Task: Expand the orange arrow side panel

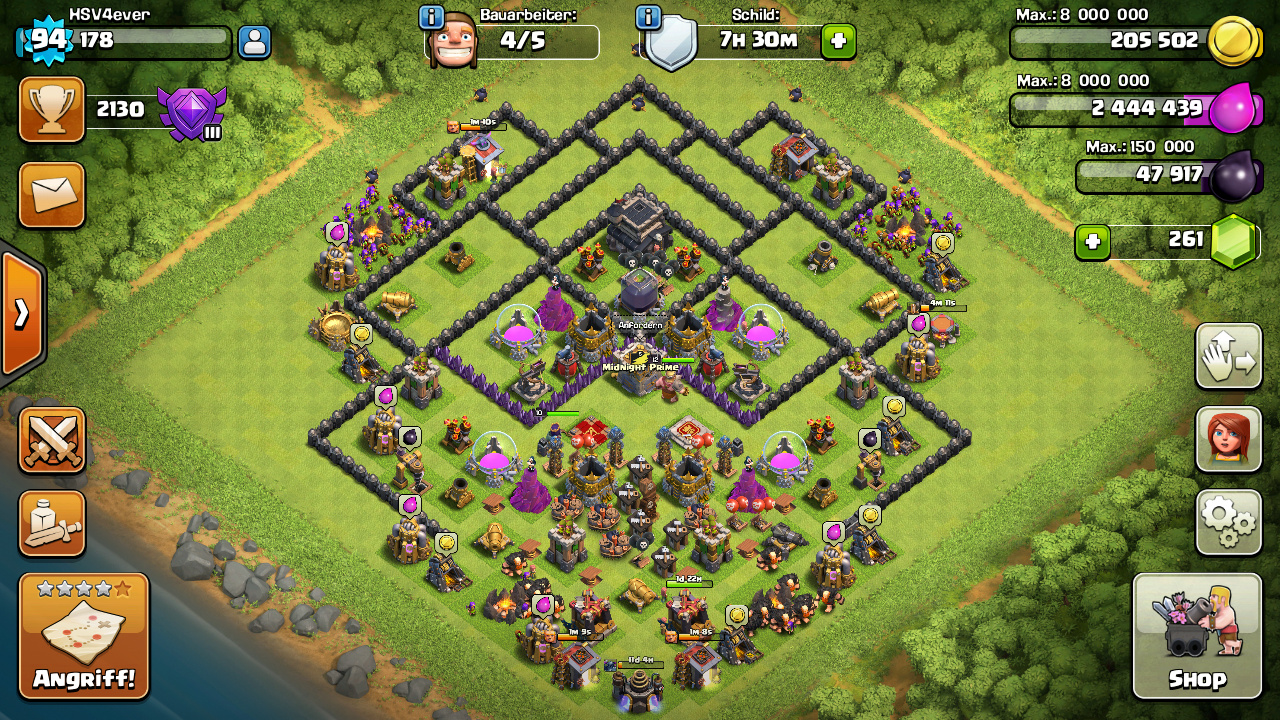Action: pyautogui.click(x=21, y=313)
